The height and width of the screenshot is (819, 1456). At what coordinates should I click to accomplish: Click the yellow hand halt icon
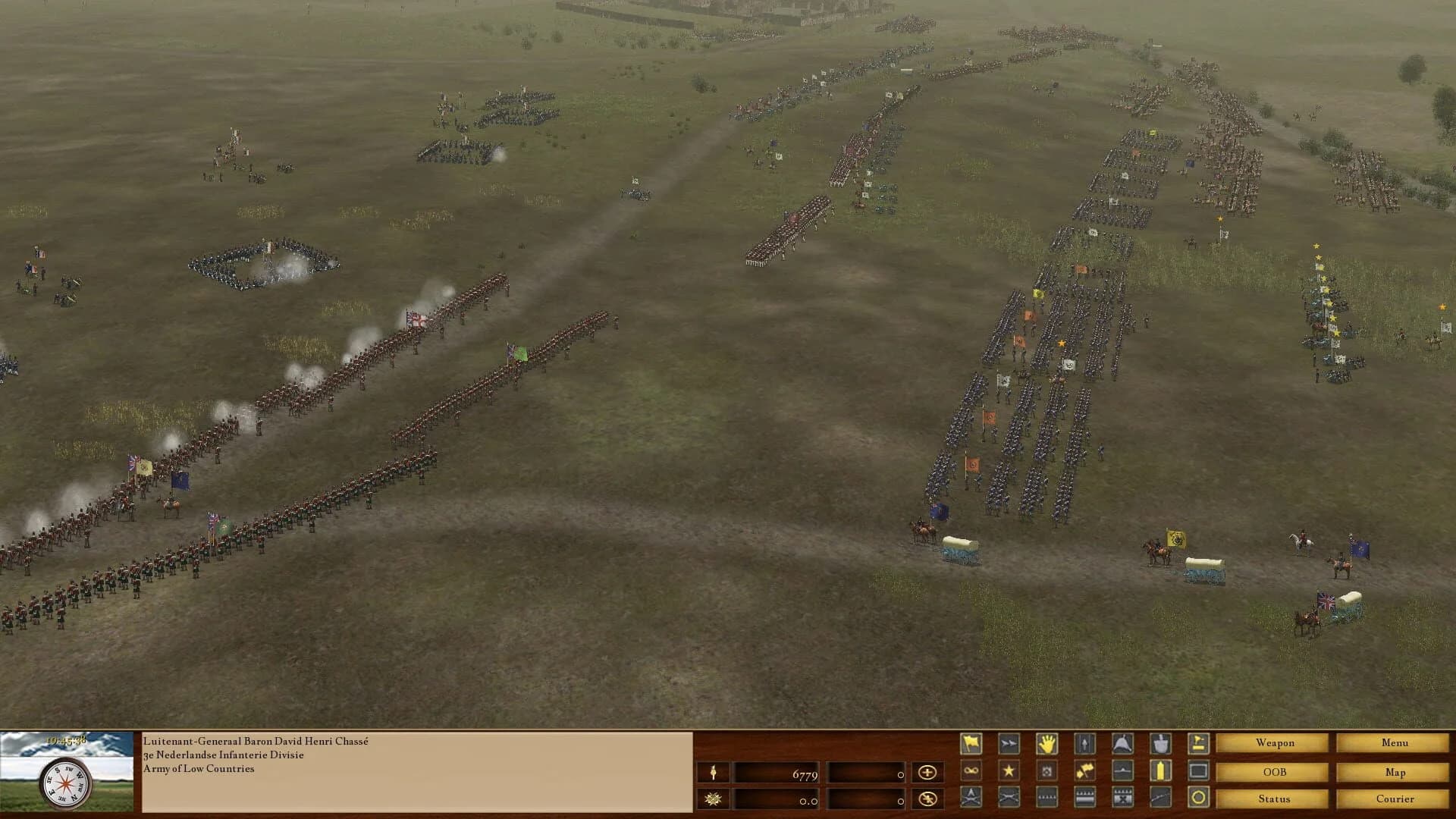click(x=1046, y=743)
